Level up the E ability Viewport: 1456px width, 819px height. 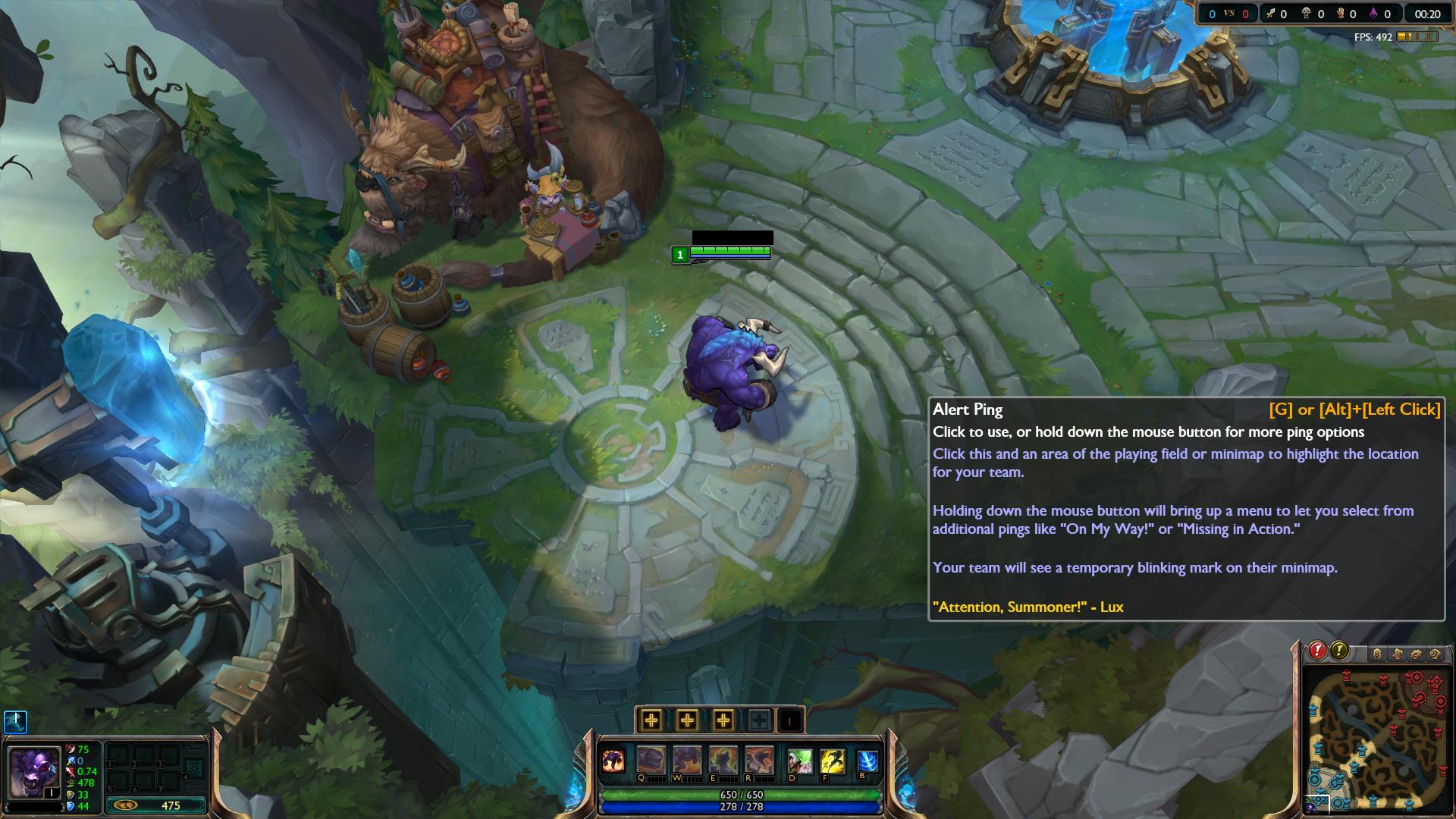click(723, 720)
